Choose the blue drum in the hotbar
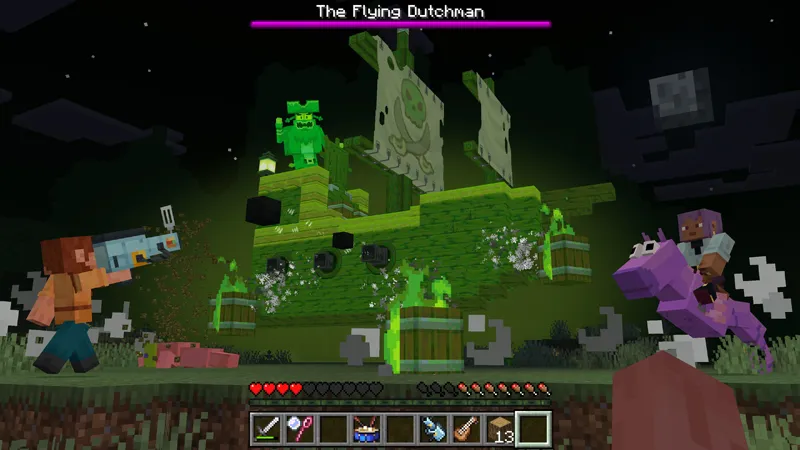Image resolution: width=800 pixels, height=450 pixels. [x=366, y=429]
